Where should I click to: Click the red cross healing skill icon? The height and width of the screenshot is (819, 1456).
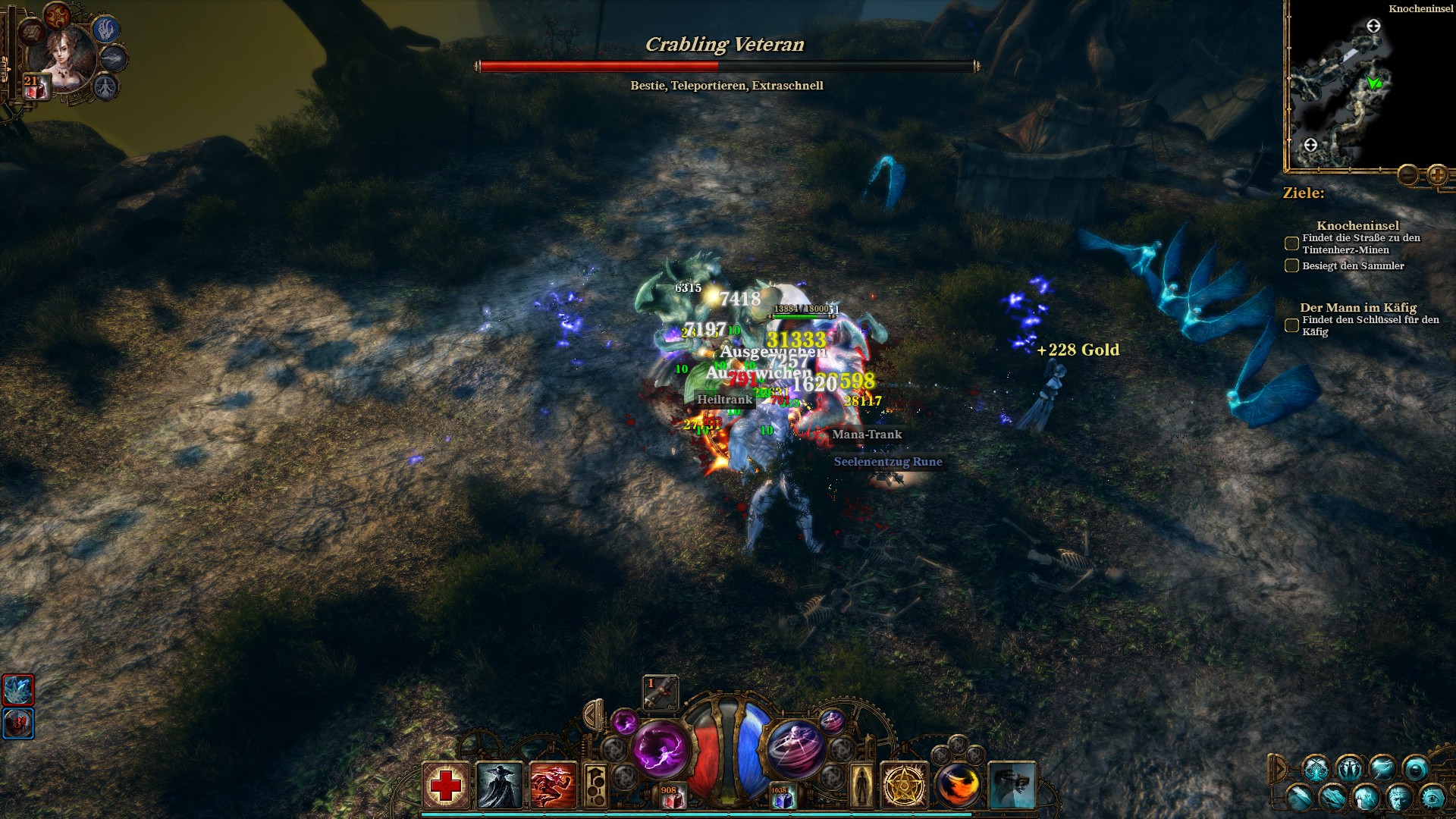tap(446, 786)
